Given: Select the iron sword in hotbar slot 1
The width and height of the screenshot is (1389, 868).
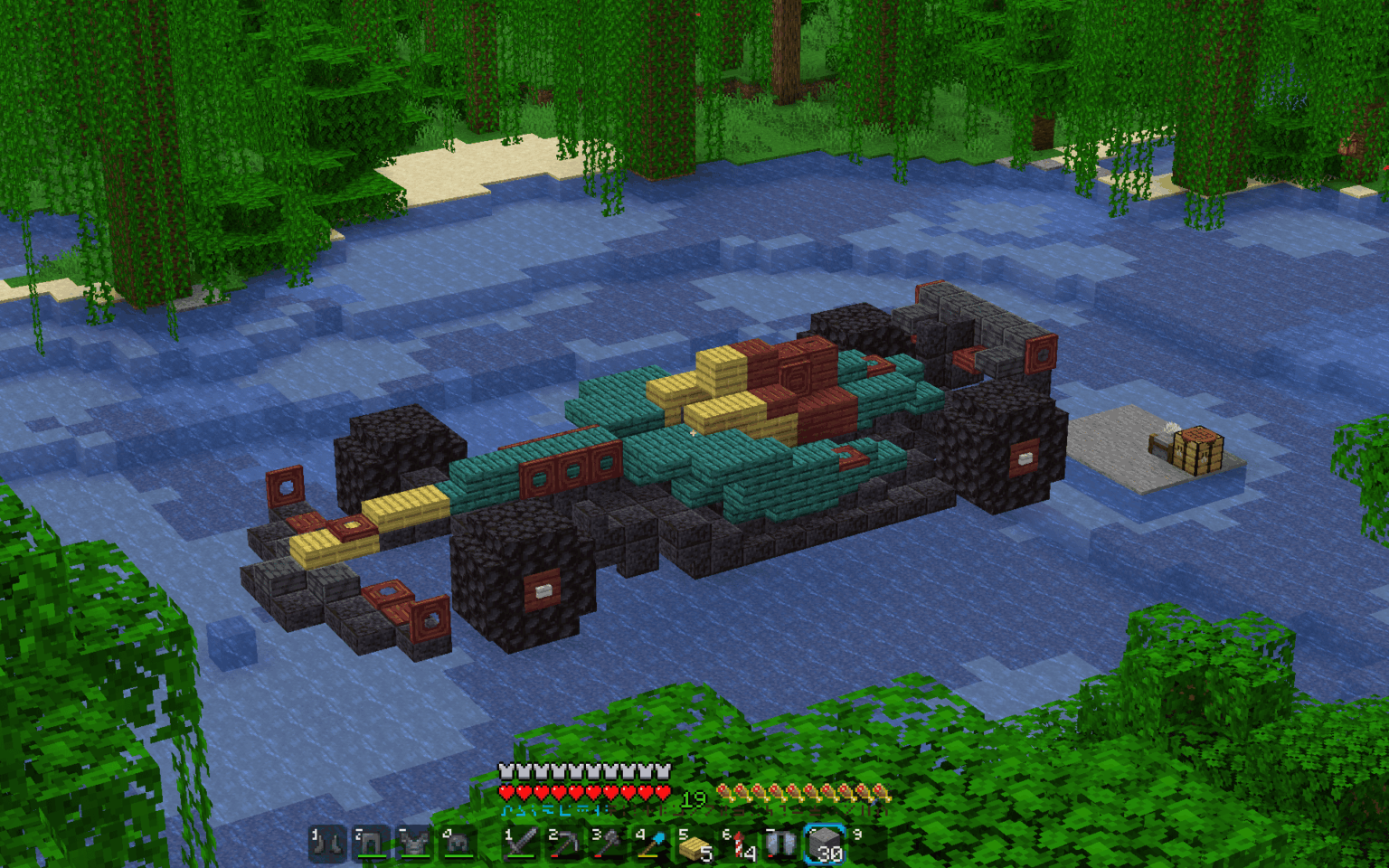Looking at the screenshot, I should (523, 844).
